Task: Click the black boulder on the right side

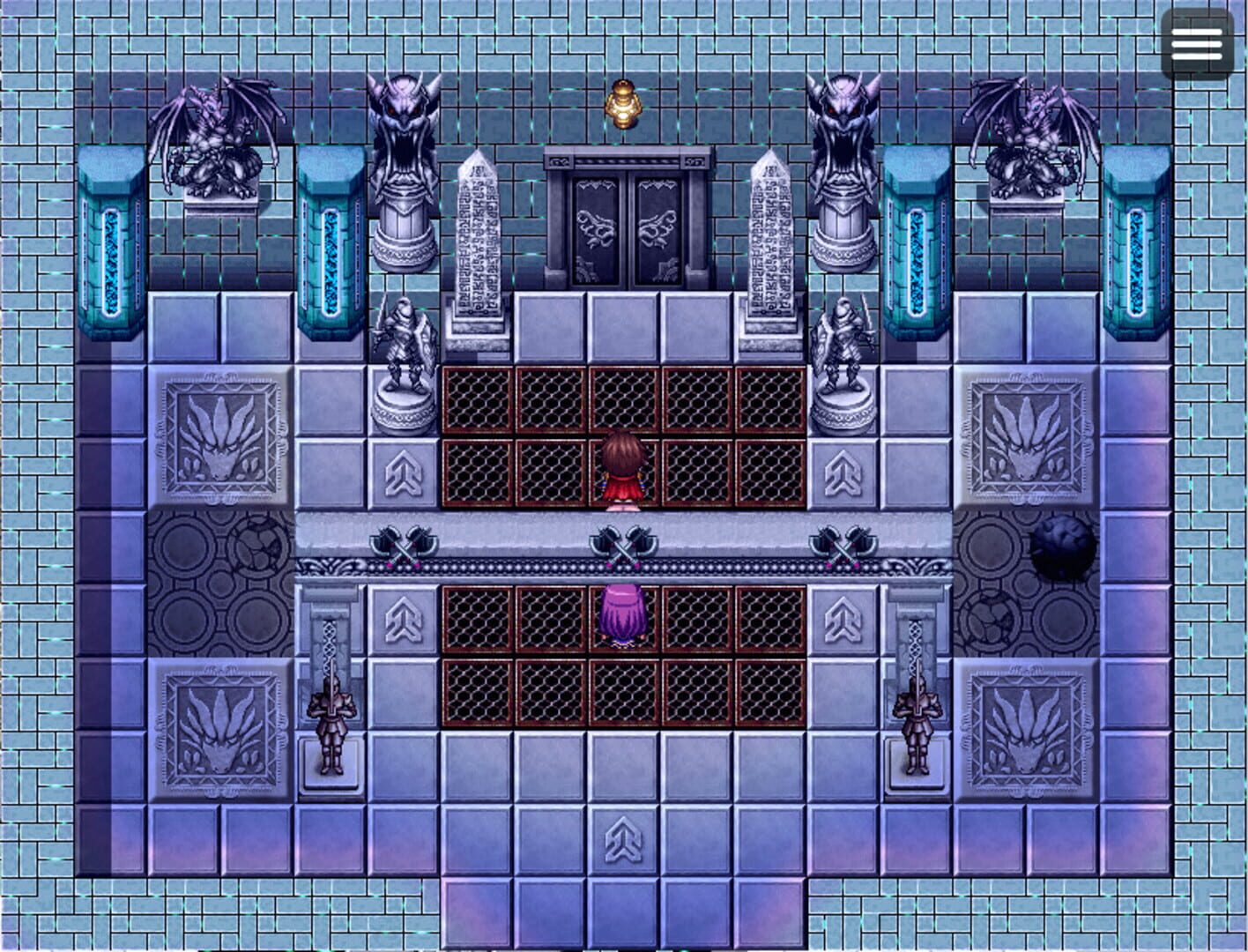Action: point(1062,551)
